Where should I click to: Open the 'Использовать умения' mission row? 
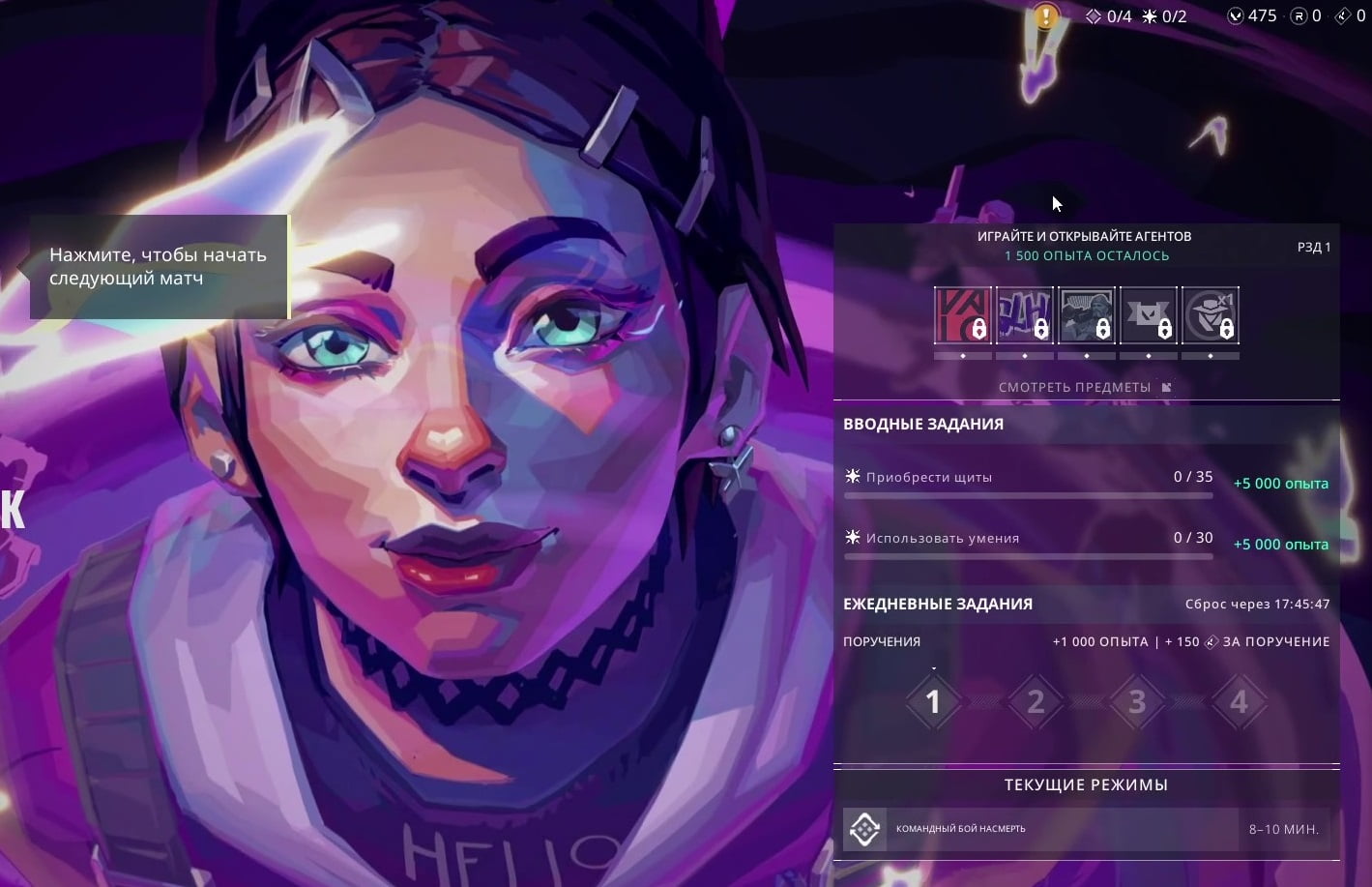1028,540
